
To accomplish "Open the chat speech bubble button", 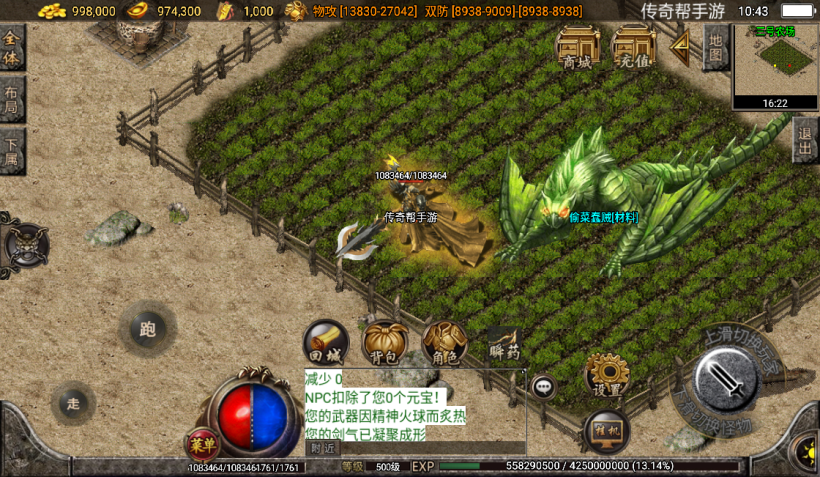I will pos(544,386).
